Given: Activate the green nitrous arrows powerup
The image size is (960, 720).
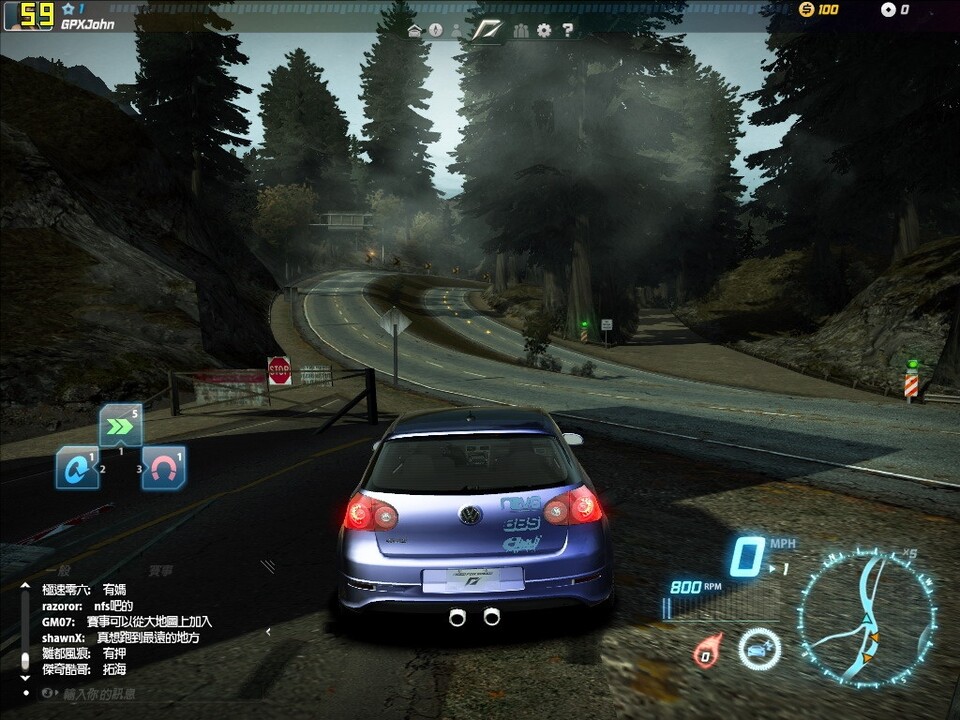Looking at the screenshot, I should click(120, 426).
